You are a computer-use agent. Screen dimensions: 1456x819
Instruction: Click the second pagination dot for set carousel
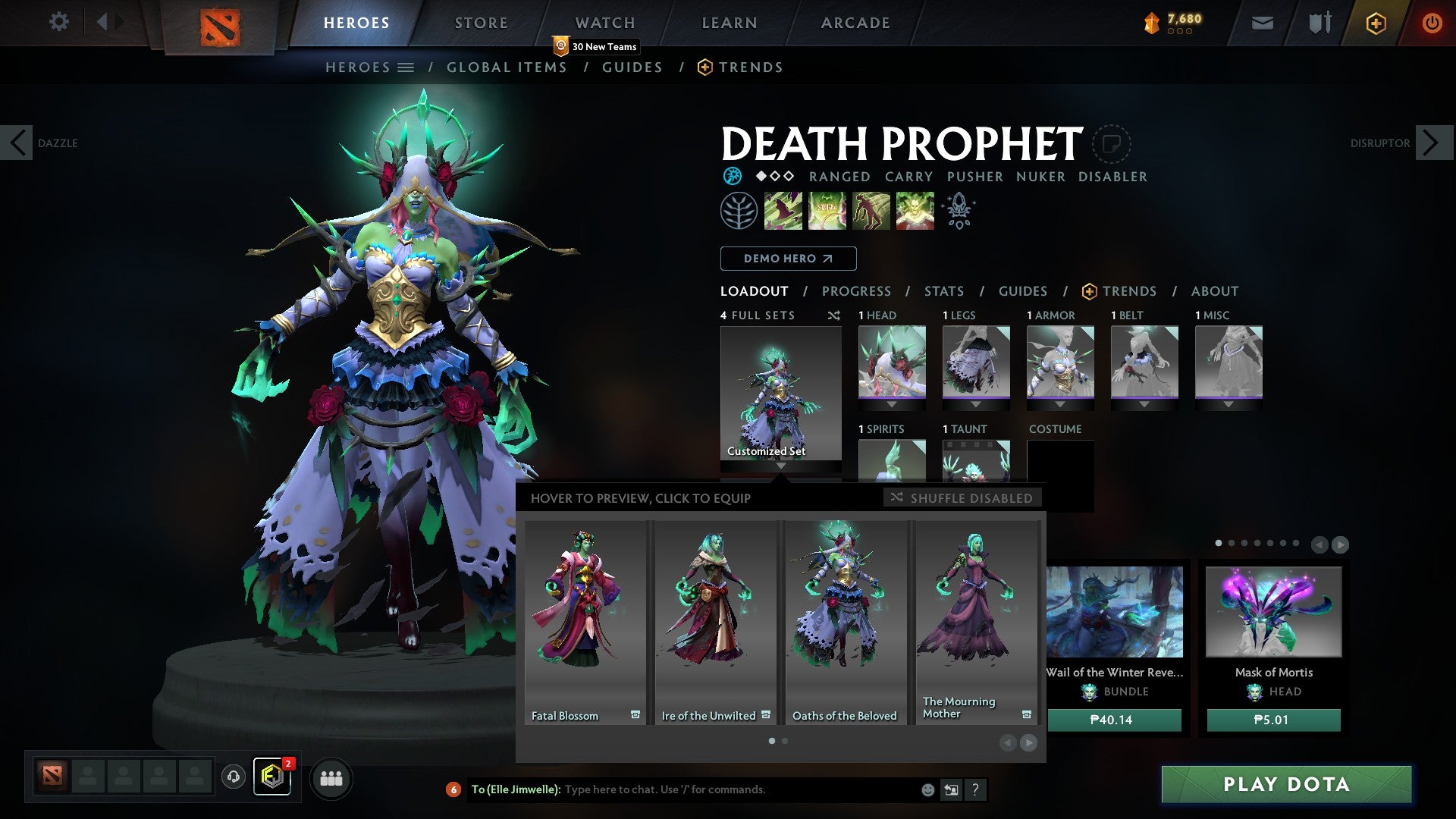[x=784, y=741]
